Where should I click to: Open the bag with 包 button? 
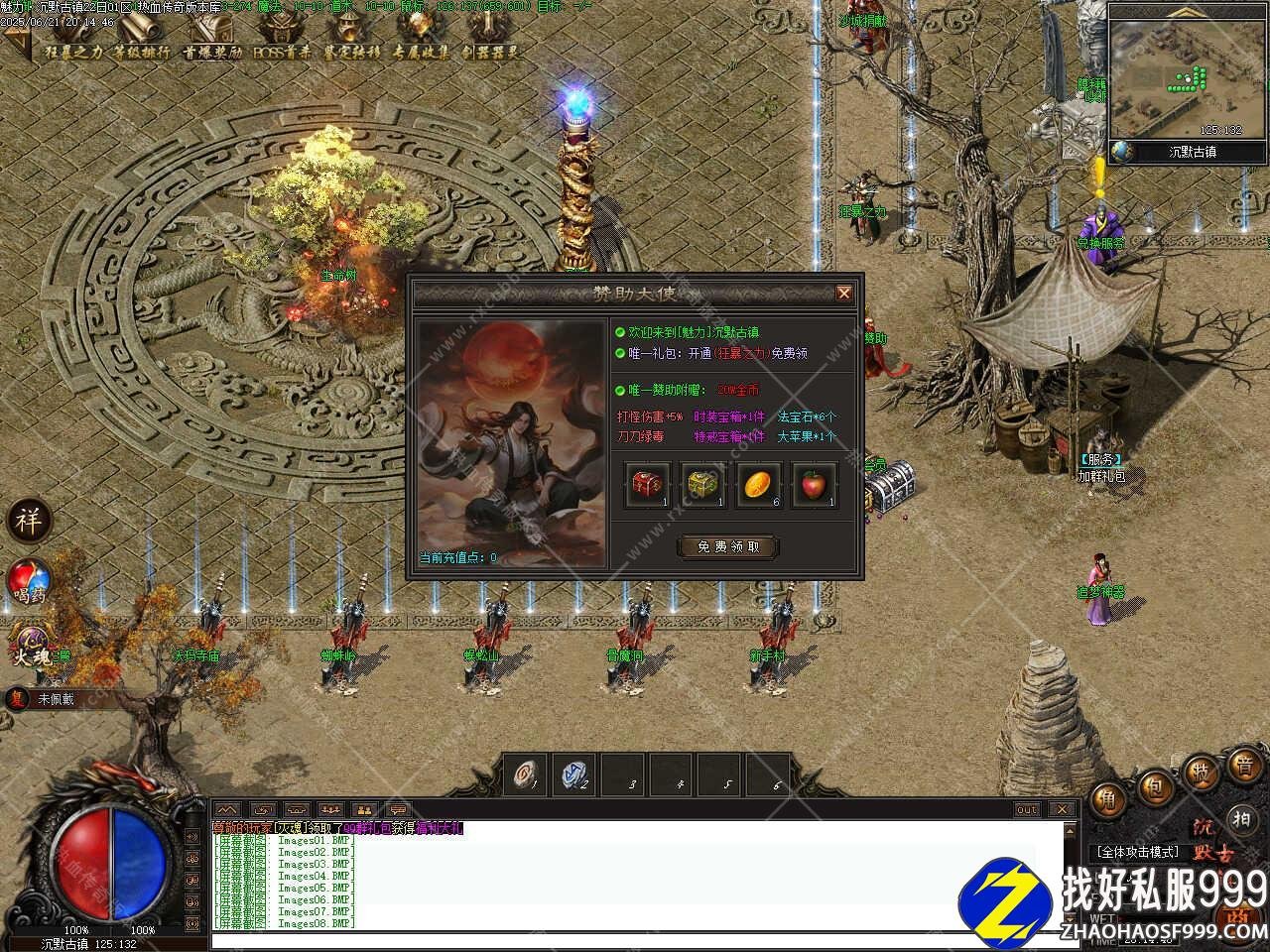(x=1155, y=789)
